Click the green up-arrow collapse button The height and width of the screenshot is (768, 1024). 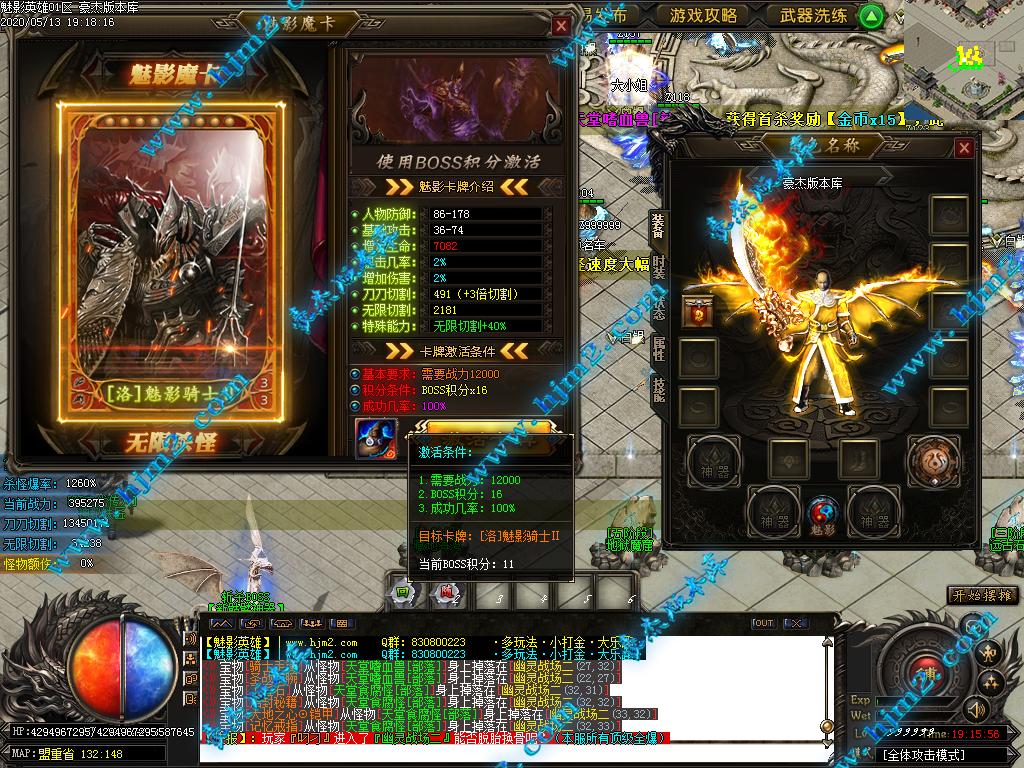pos(871,16)
